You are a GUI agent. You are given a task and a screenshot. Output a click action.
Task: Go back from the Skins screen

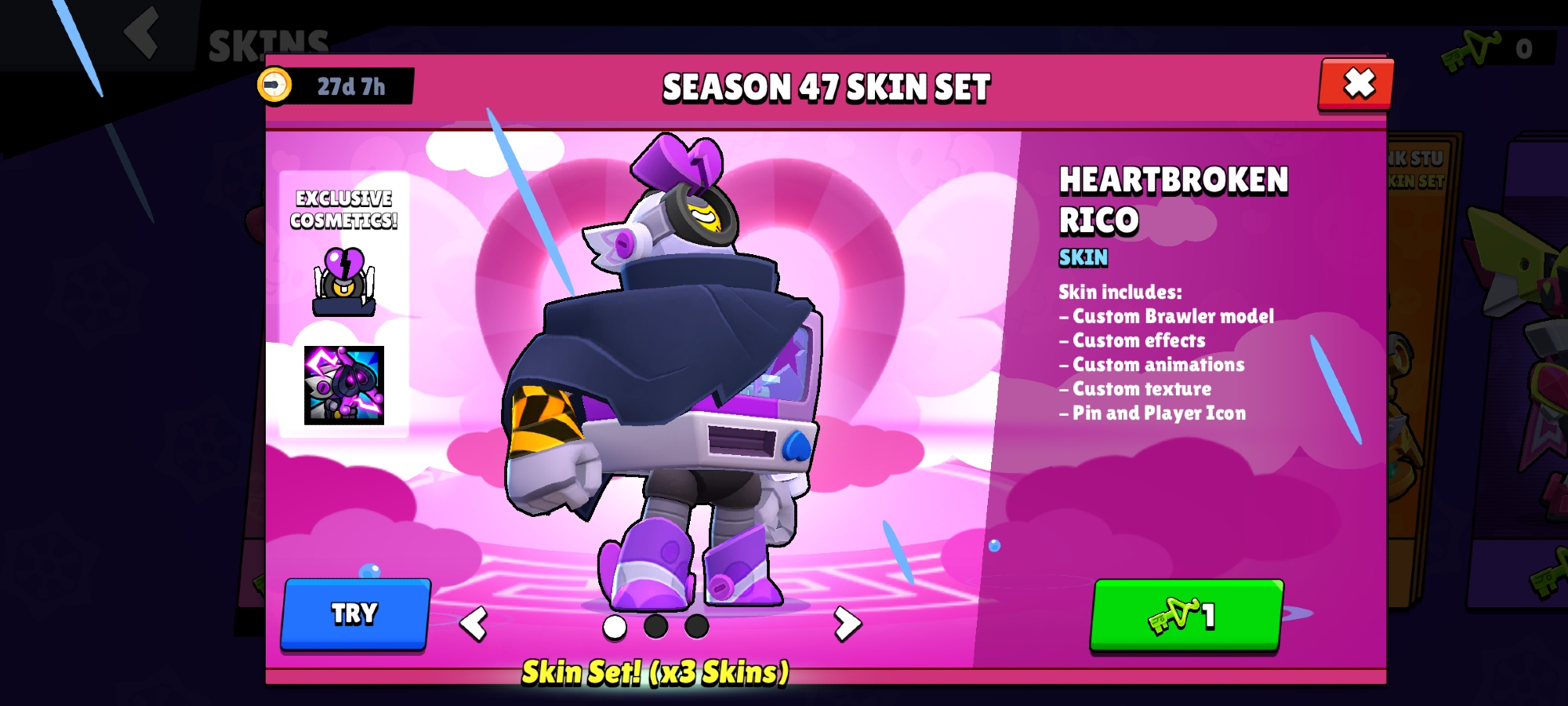[143, 33]
